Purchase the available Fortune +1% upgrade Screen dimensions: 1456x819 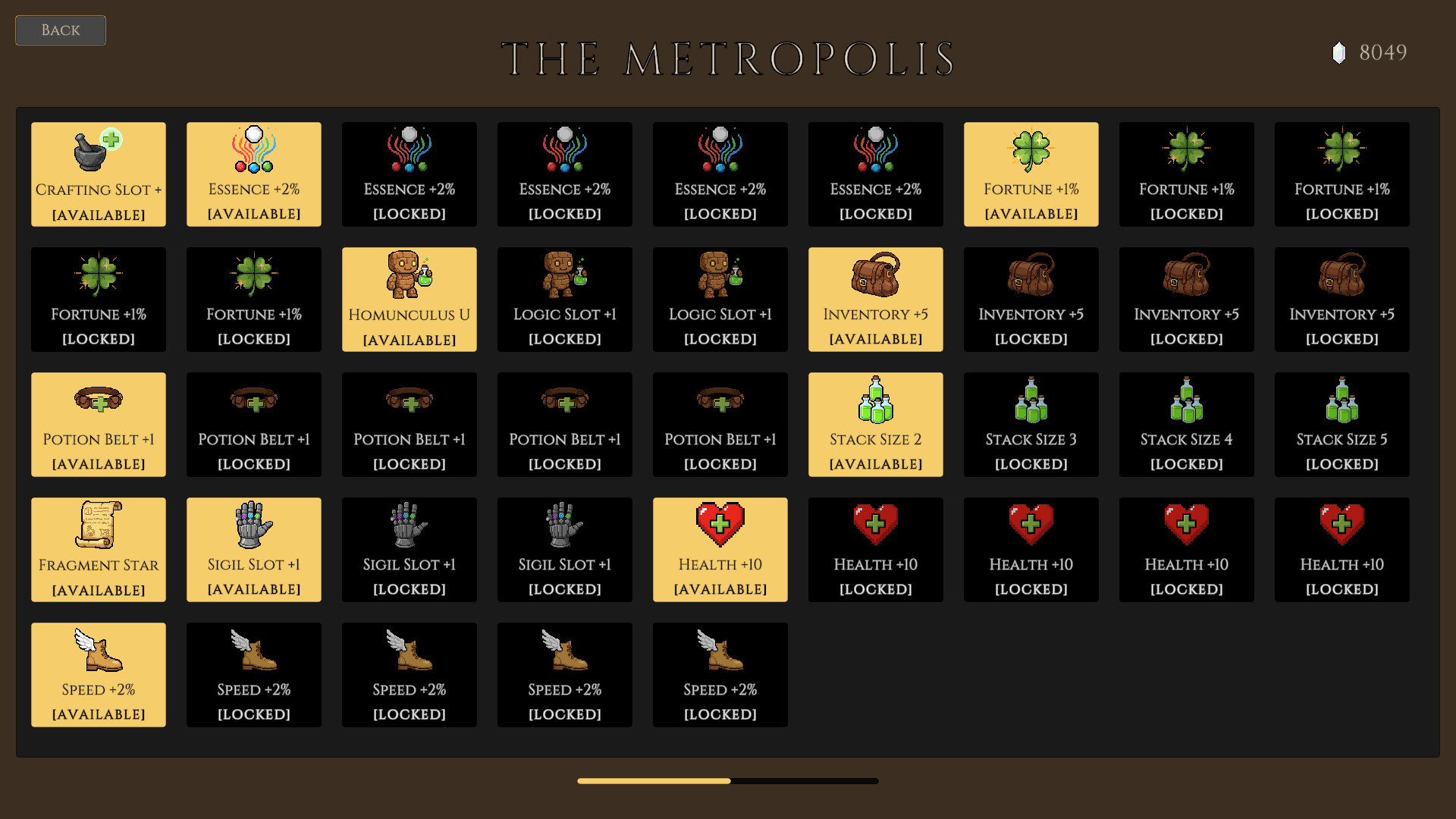point(1031,174)
